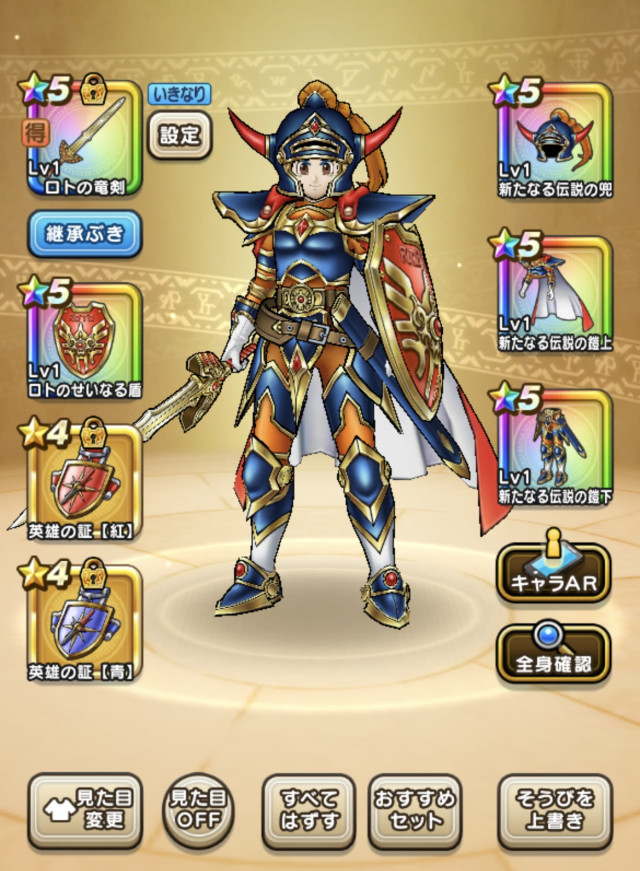Click そうびを上書き to overwrite equipment
Image resolution: width=640 pixels, height=871 pixels.
(x=554, y=810)
